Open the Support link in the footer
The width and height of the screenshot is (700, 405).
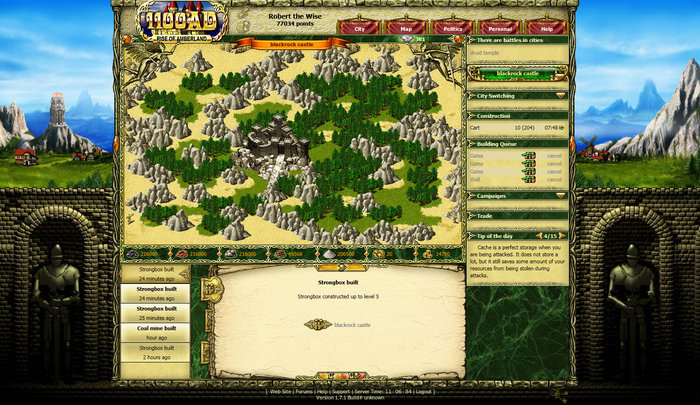341,391
